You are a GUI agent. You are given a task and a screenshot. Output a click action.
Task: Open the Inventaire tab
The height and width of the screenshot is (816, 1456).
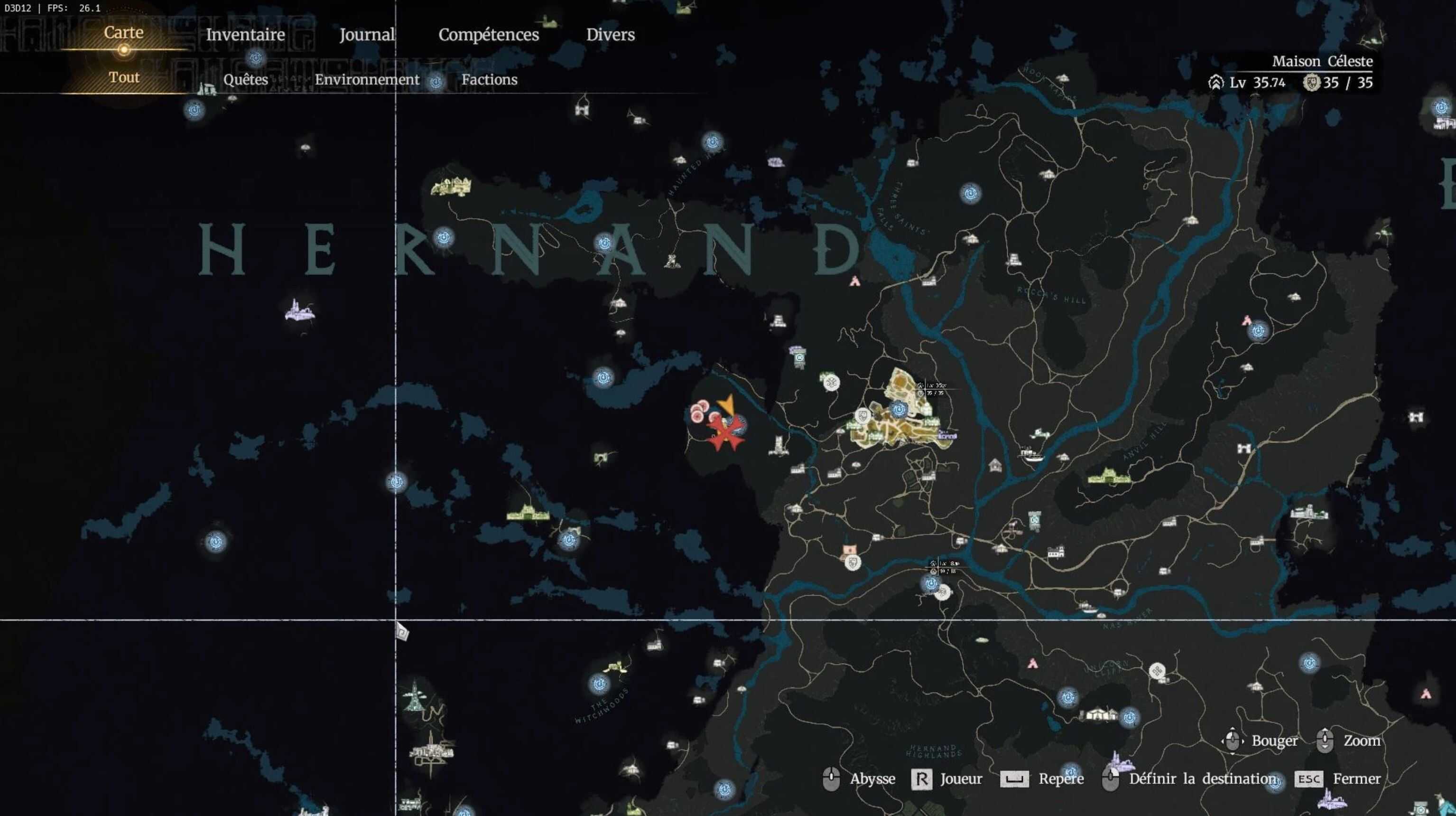coord(245,35)
